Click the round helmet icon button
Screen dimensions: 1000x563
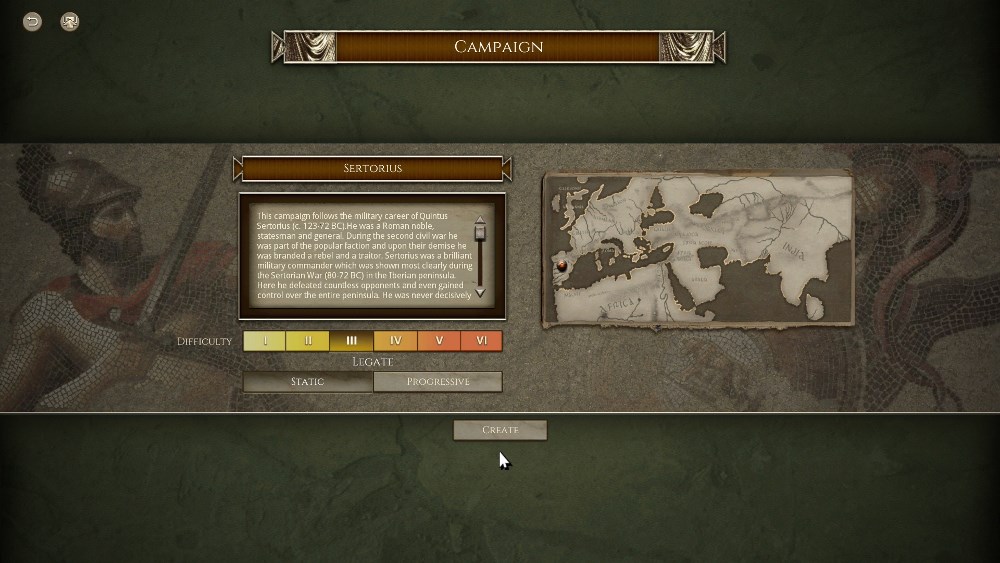[x=69, y=21]
